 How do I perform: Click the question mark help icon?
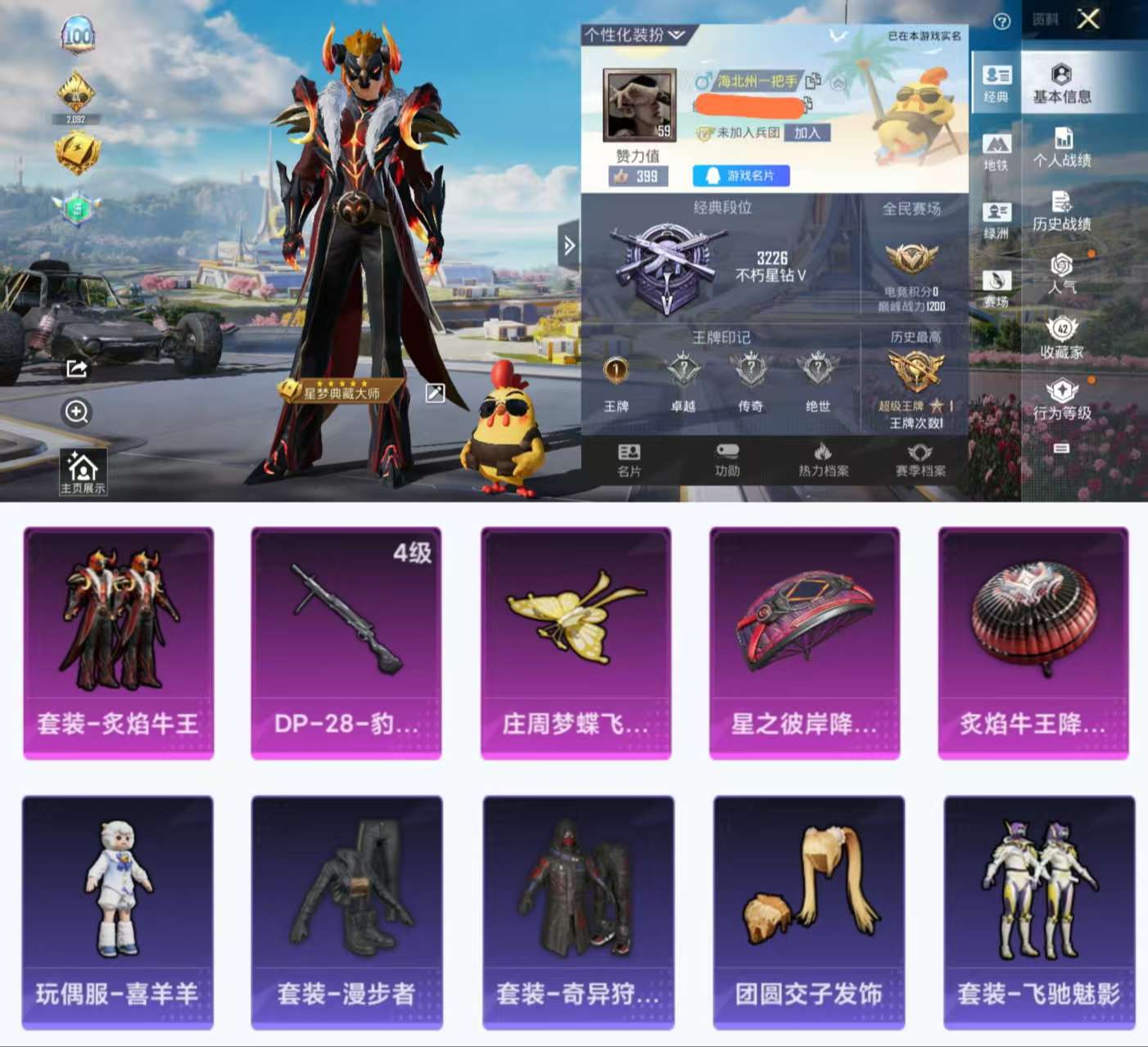[x=1001, y=20]
